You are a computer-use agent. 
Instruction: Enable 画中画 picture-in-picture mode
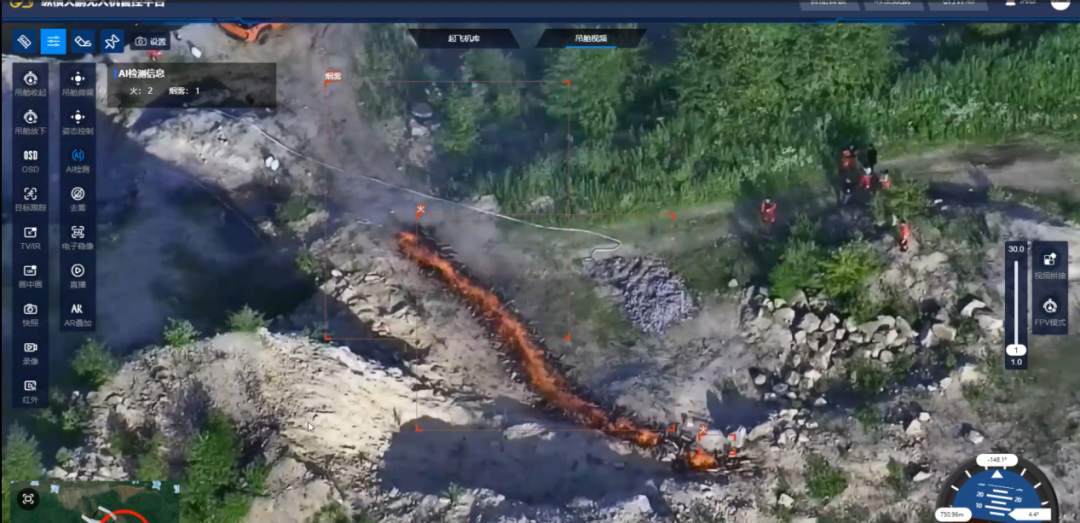point(30,274)
